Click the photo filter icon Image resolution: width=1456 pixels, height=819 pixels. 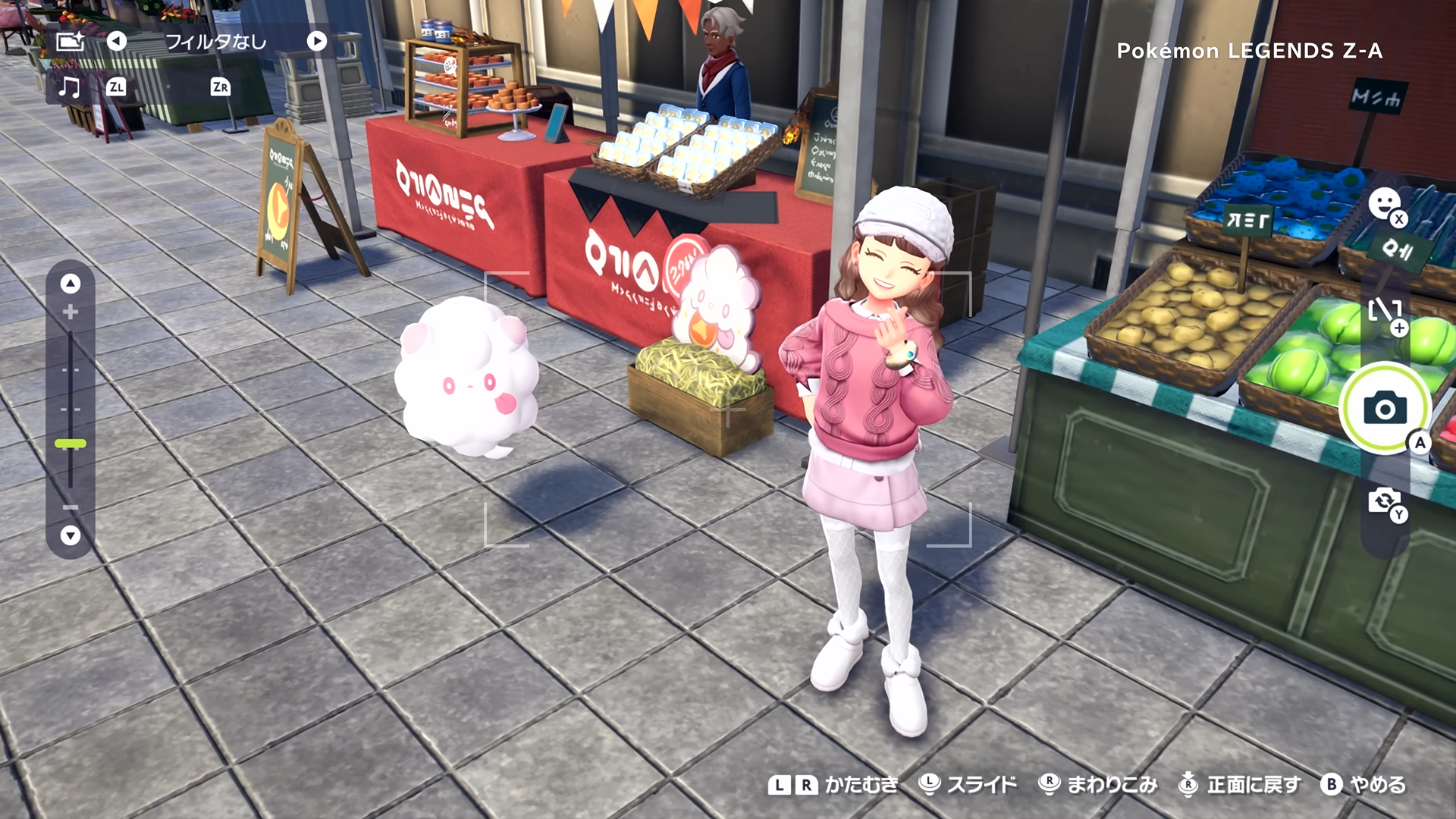[x=70, y=41]
